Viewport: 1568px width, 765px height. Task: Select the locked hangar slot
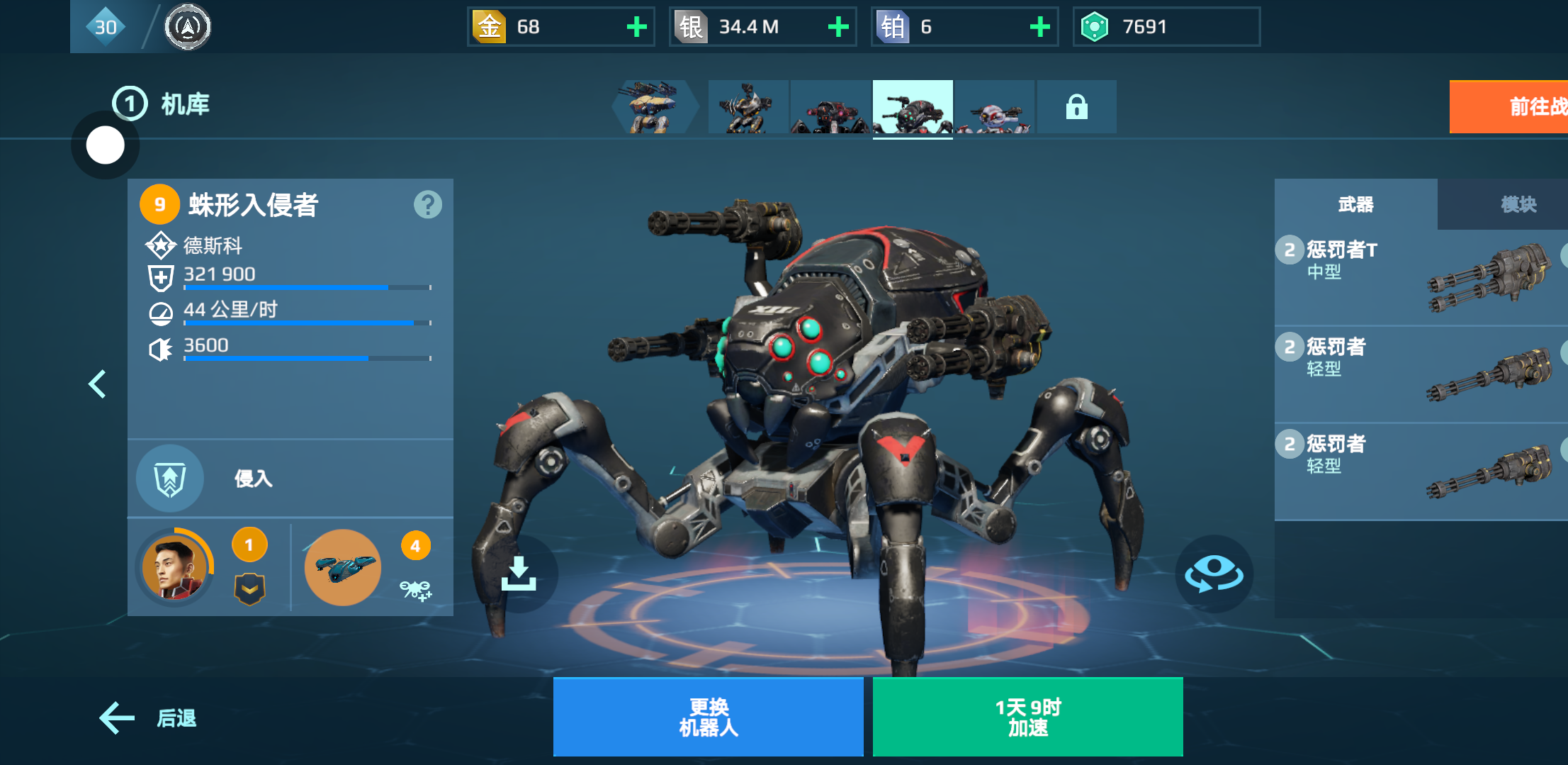point(1076,107)
